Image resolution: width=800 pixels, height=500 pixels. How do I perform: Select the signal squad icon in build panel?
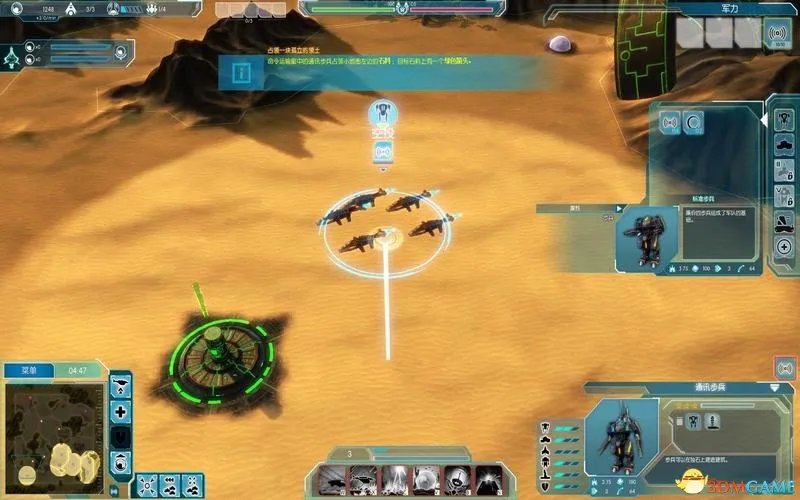671,123
